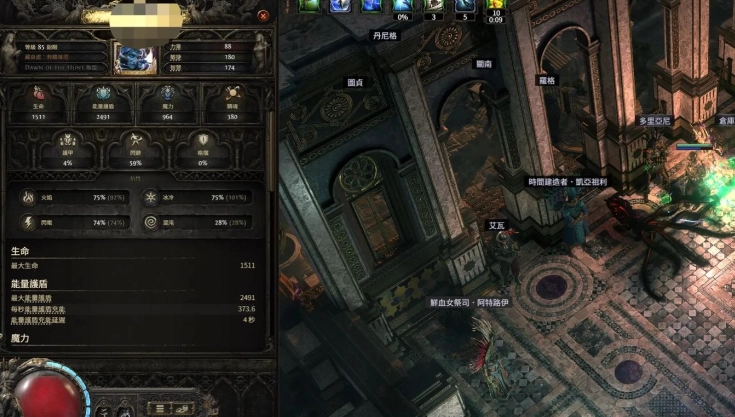Select the 精魂 (Spirit) stat tile
The height and width of the screenshot is (417, 735).
234,104
